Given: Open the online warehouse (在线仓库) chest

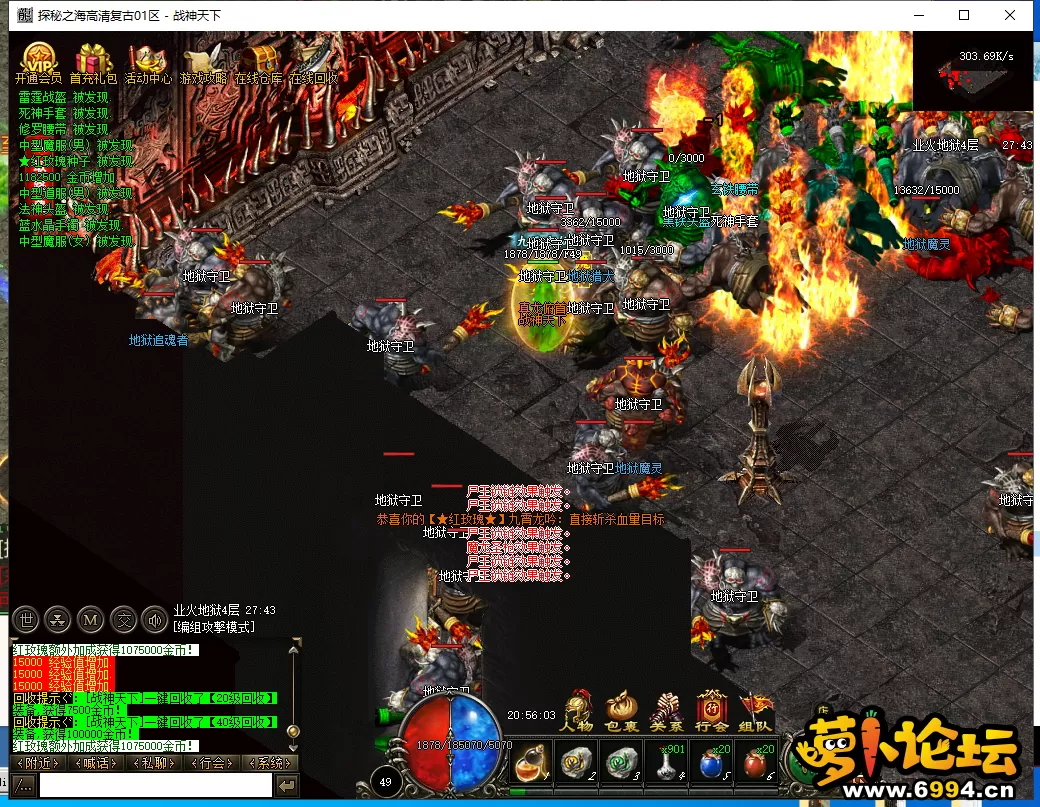Looking at the screenshot, I should [x=259, y=60].
